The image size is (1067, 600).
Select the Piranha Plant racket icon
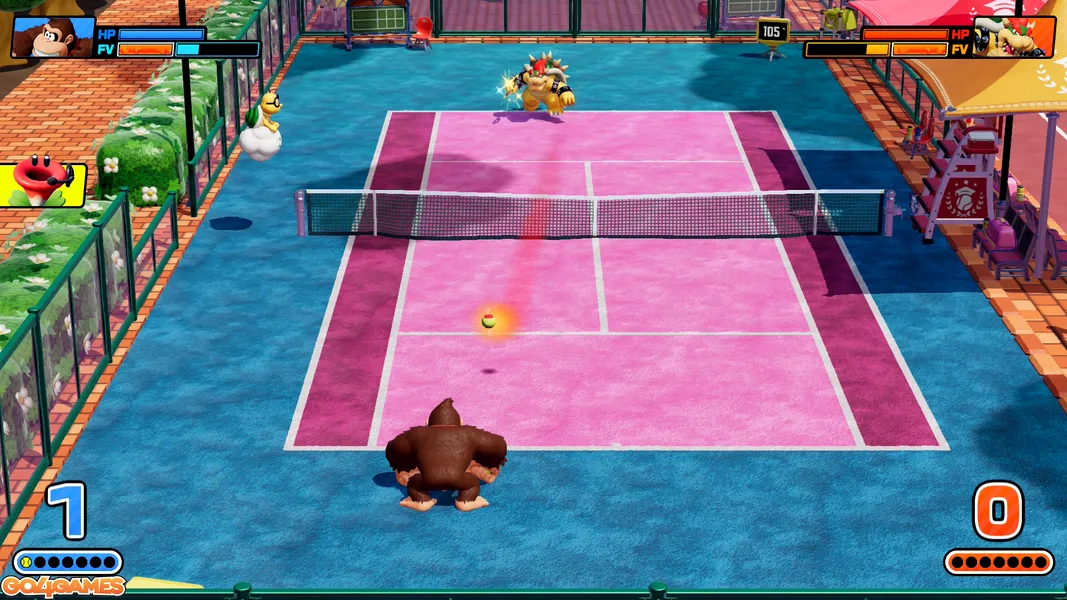point(40,185)
